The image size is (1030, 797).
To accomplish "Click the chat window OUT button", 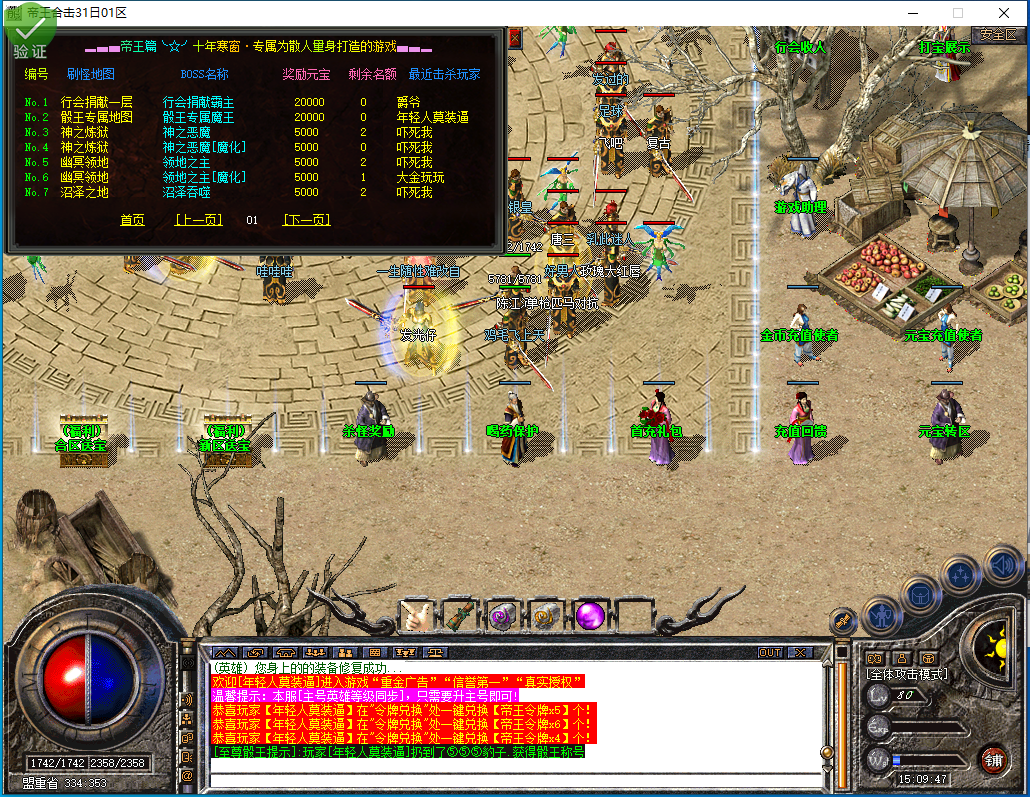I will [770, 652].
